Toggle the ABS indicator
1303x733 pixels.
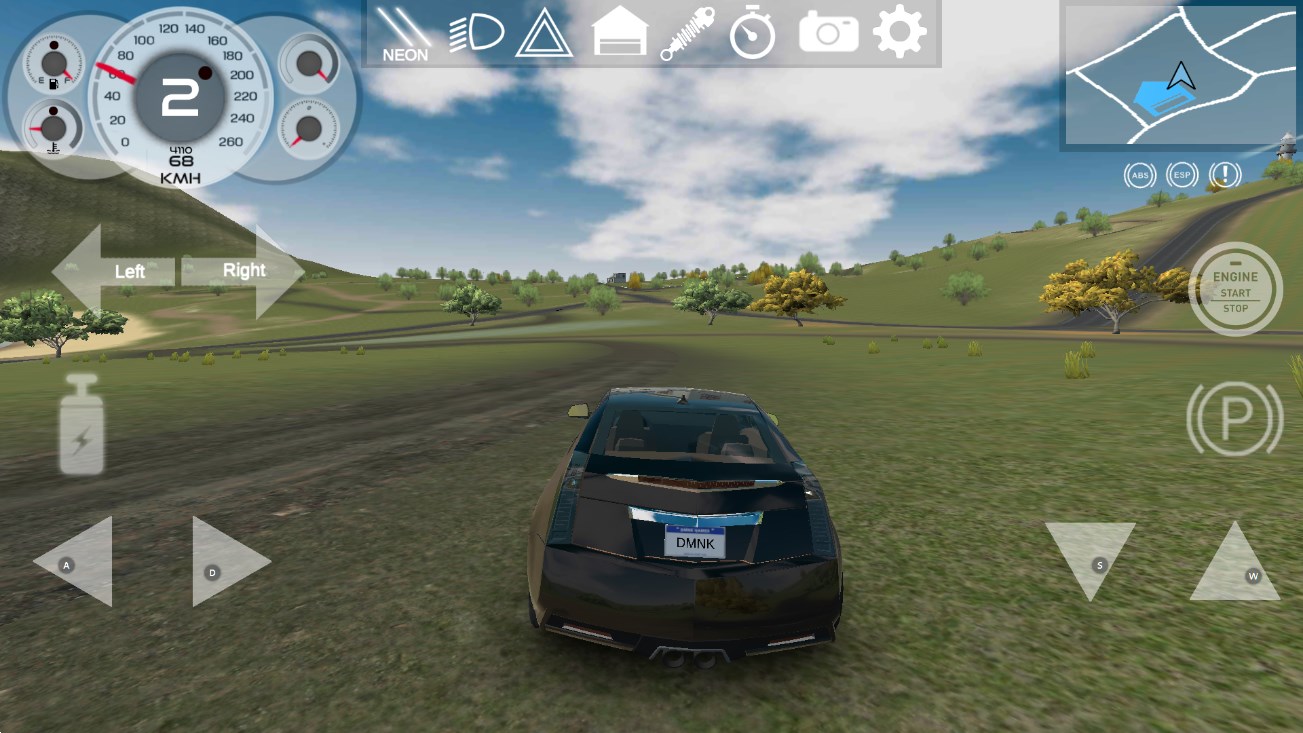point(1139,176)
